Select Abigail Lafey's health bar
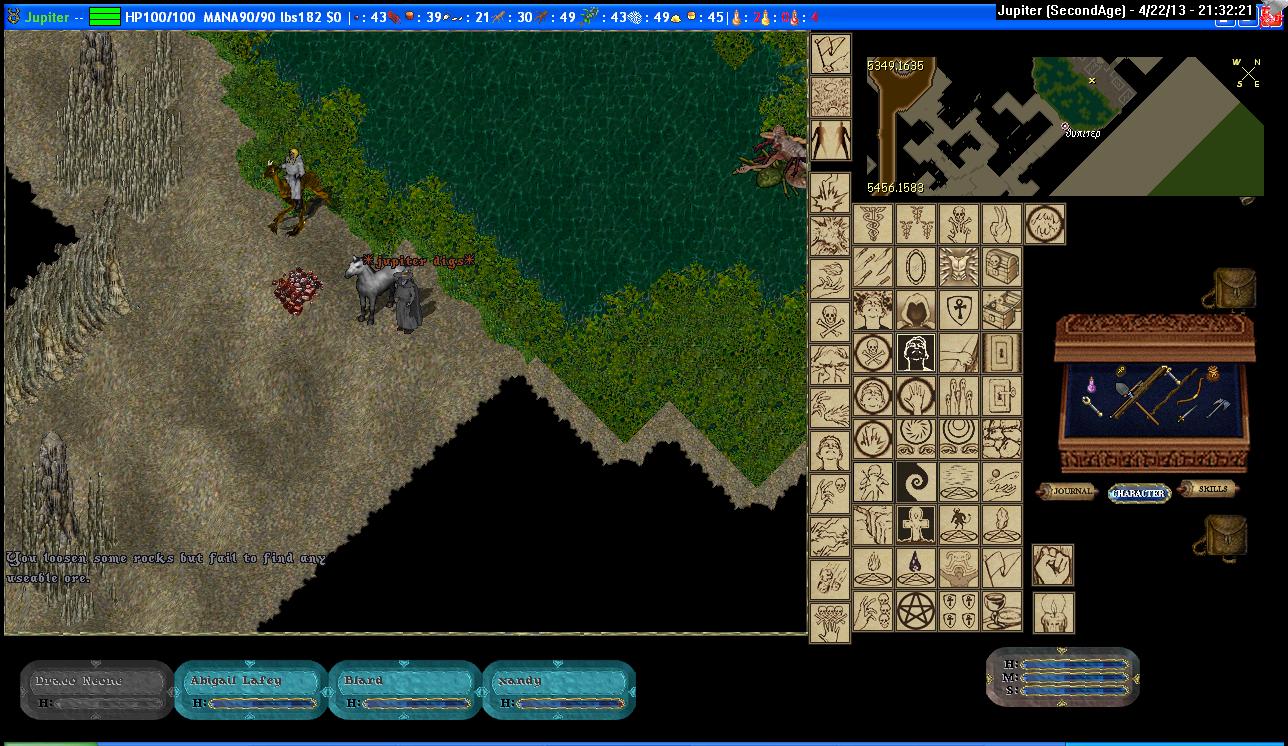This screenshot has width=1288, height=746. tap(251, 690)
